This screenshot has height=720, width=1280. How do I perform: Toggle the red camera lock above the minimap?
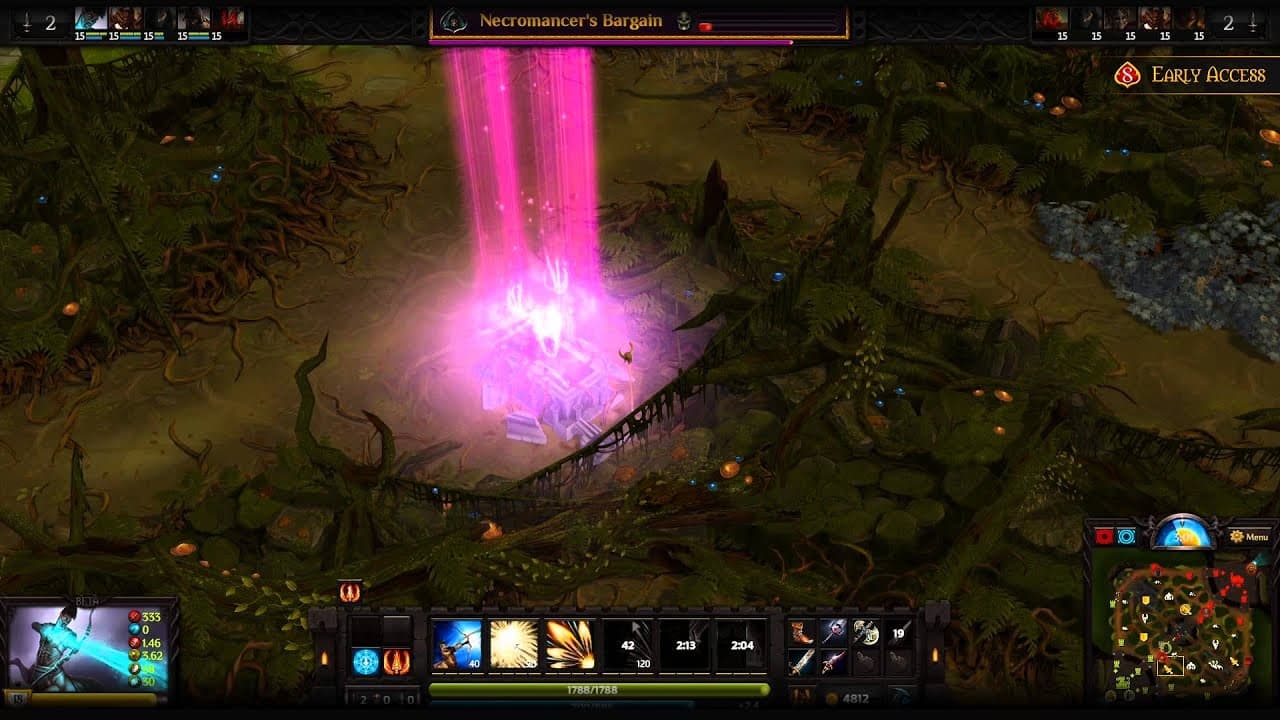point(1103,536)
